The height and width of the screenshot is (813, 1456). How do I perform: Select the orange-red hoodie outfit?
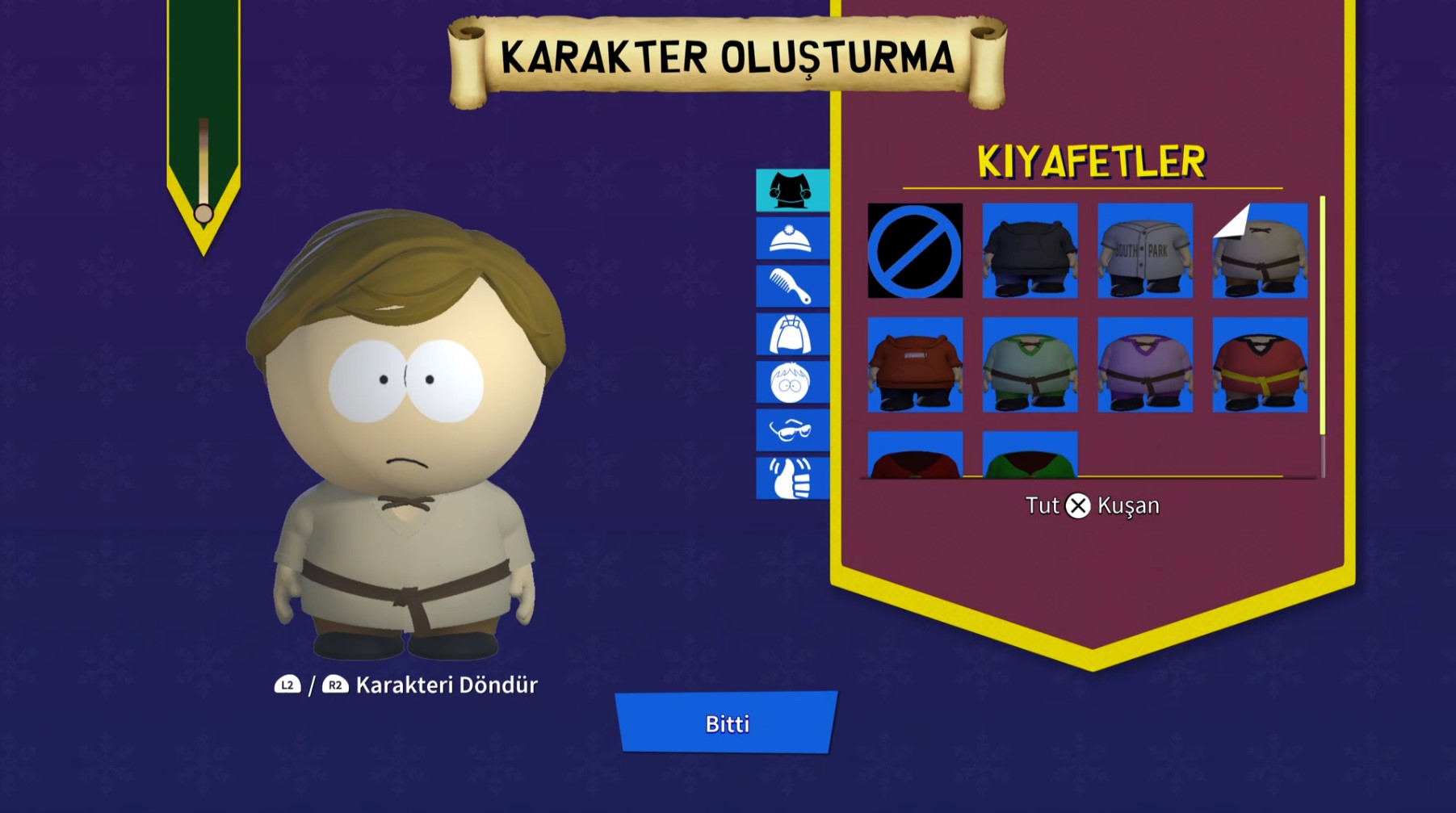[x=915, y=365]
